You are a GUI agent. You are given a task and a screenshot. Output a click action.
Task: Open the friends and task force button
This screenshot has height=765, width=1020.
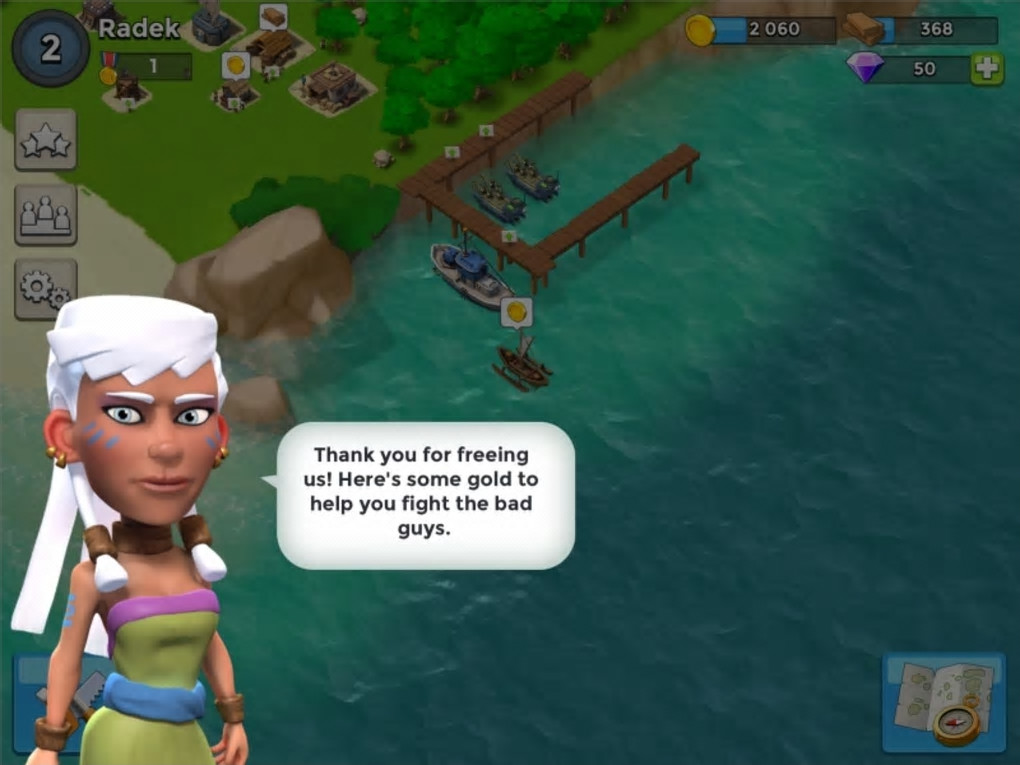[x=46, y=214]
